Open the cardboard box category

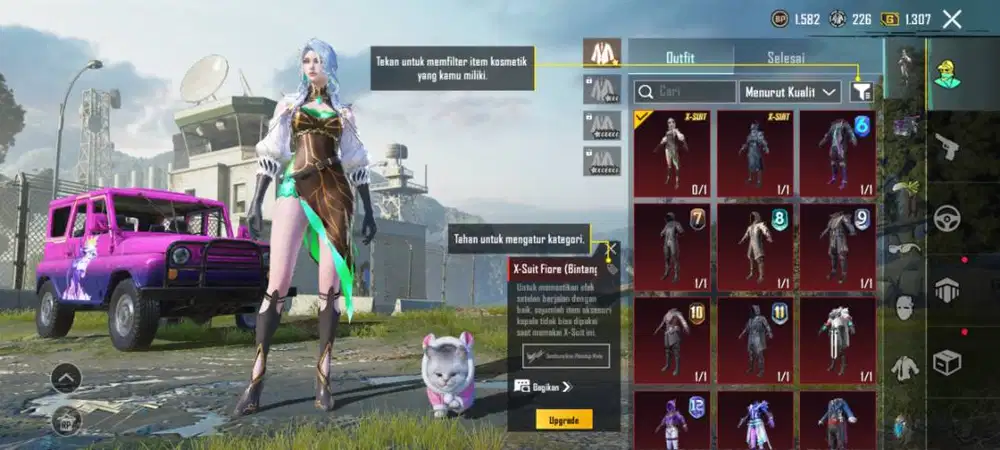pyautogui.click(x=946, y=362)
